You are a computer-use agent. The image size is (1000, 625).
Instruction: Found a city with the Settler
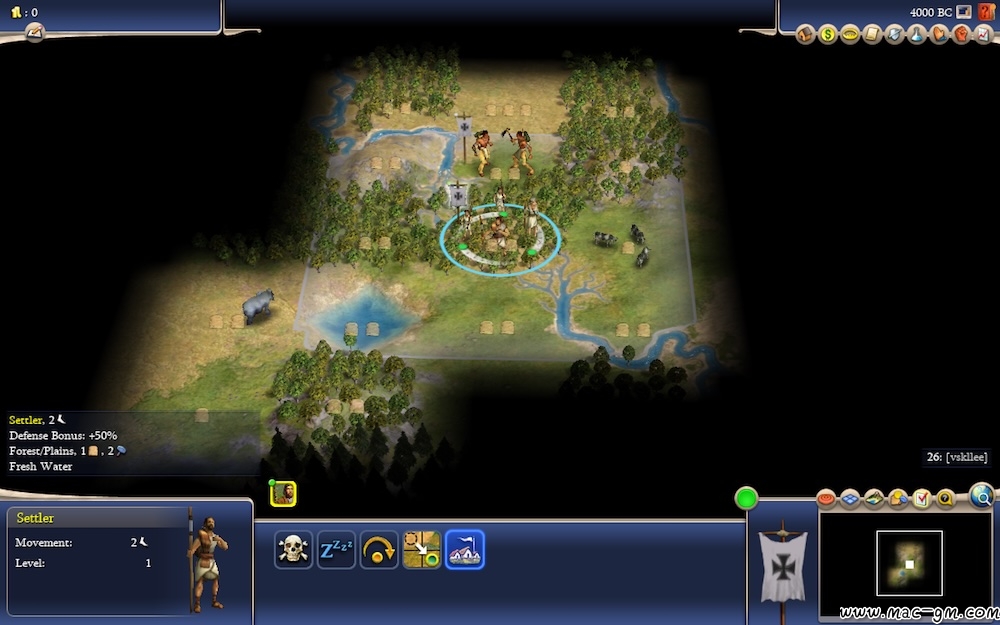coord(465,549)
